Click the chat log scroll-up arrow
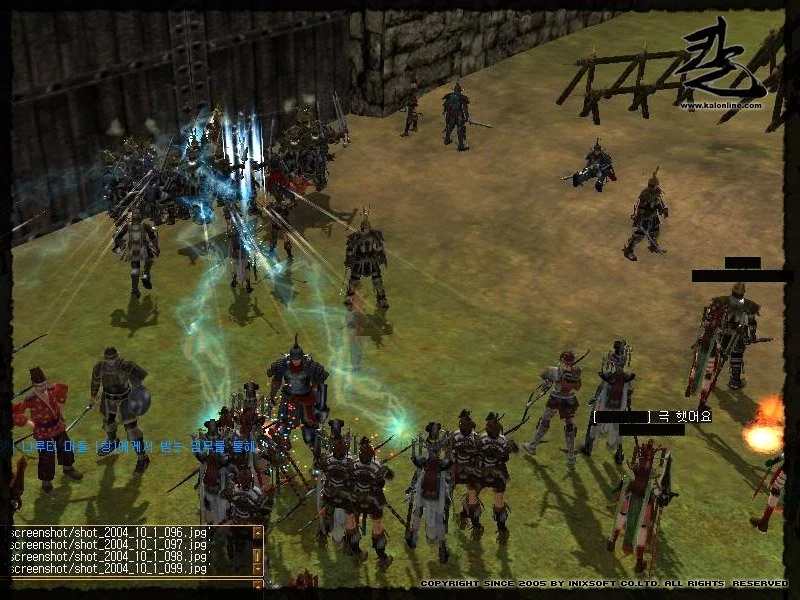 click(258, 533)
